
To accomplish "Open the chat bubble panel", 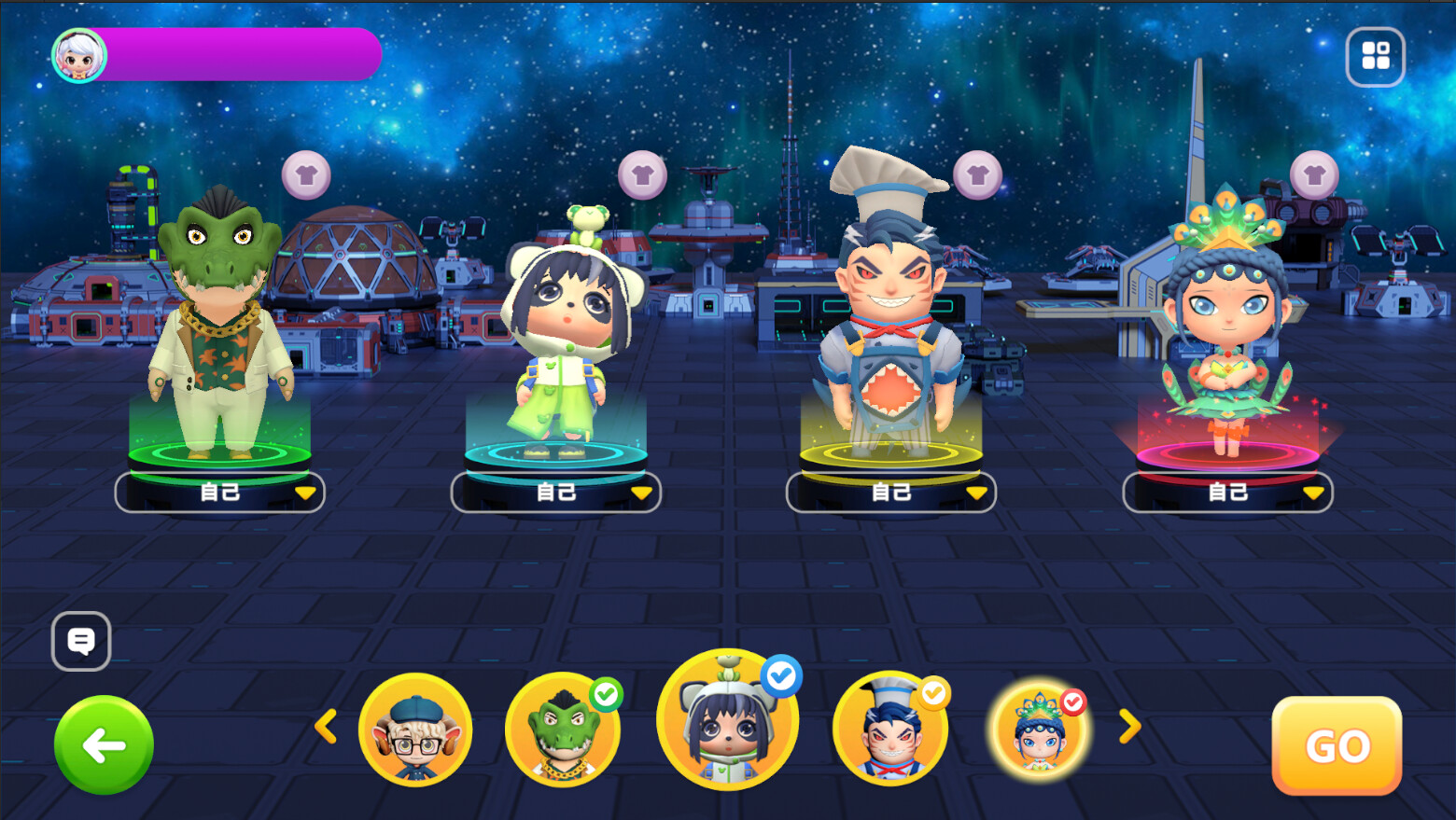I will [81, 642].
